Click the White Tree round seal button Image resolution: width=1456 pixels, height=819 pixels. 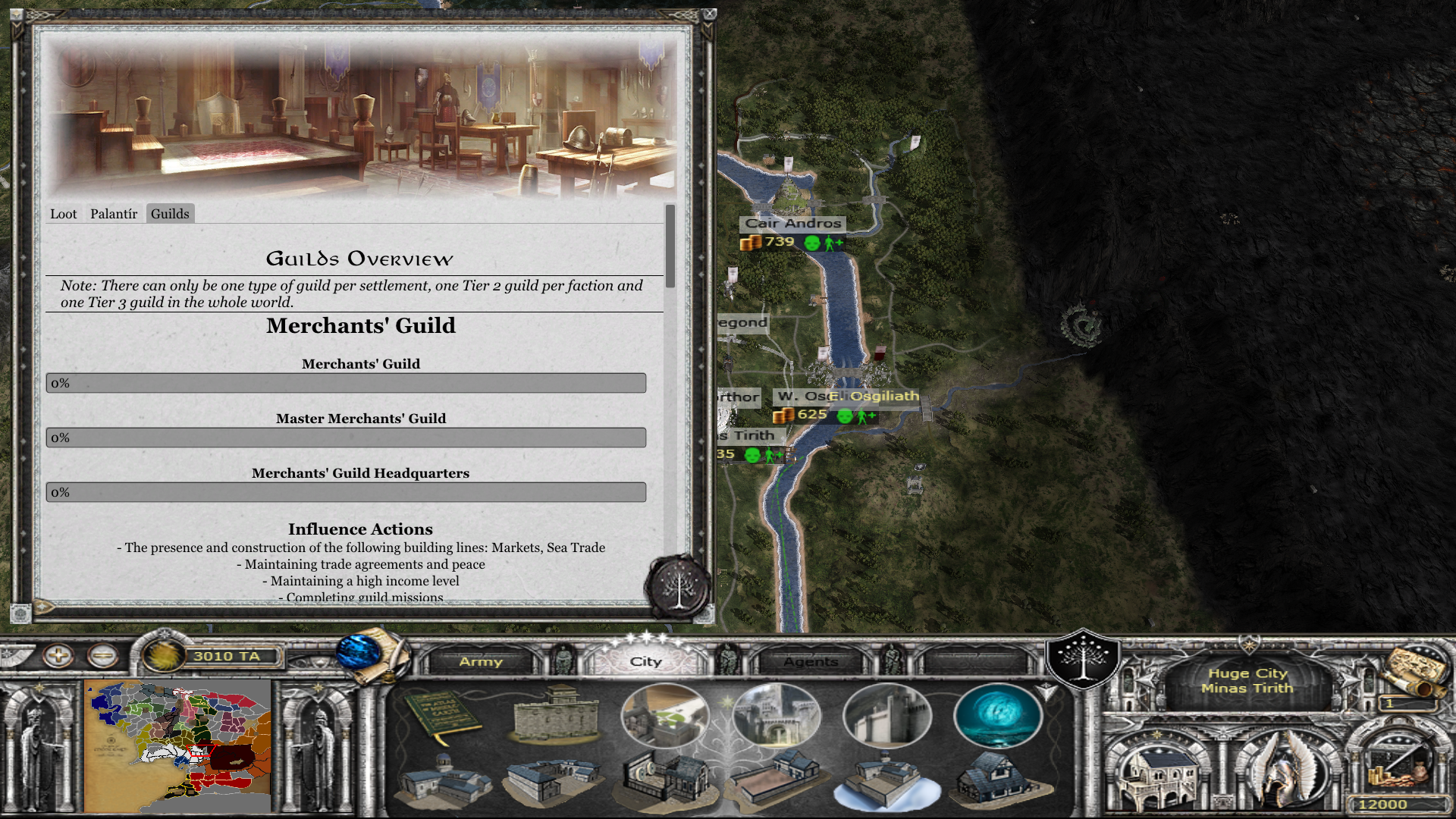[678, 587]
